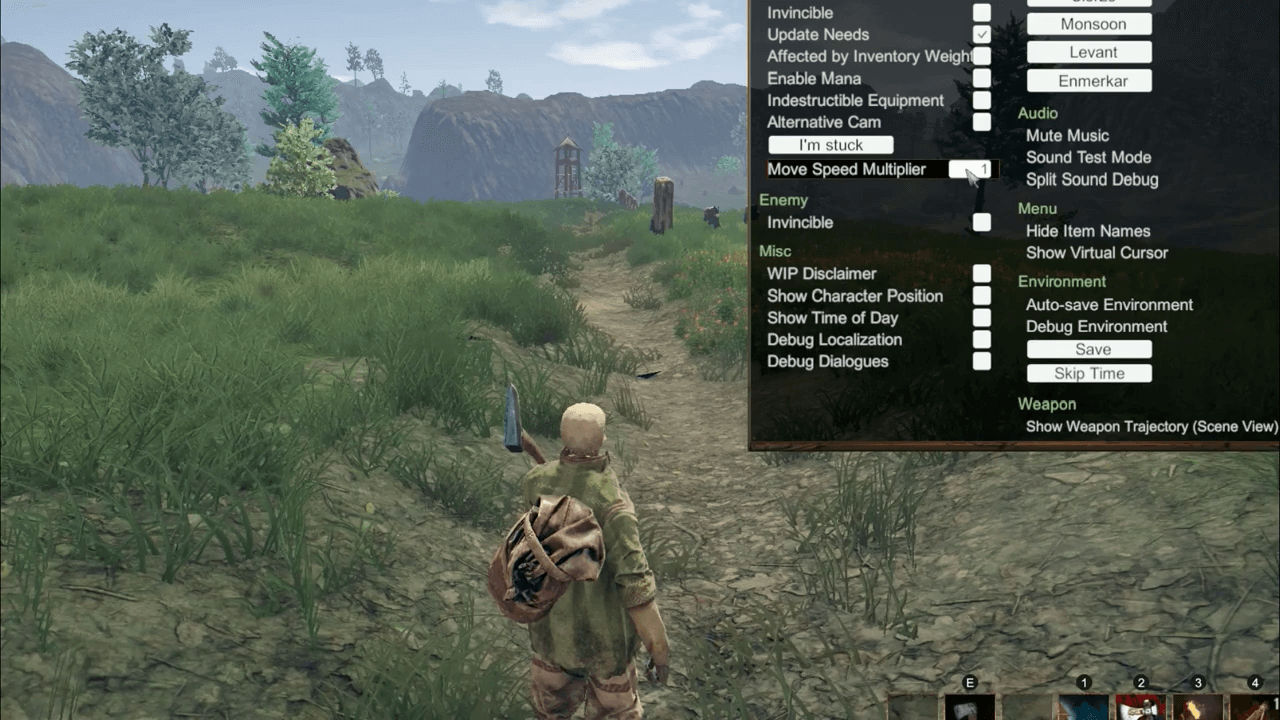The image size is (1280, 720).
Task: Toggle the Update Needs checkbox
Action: click(x=982, y=35)
